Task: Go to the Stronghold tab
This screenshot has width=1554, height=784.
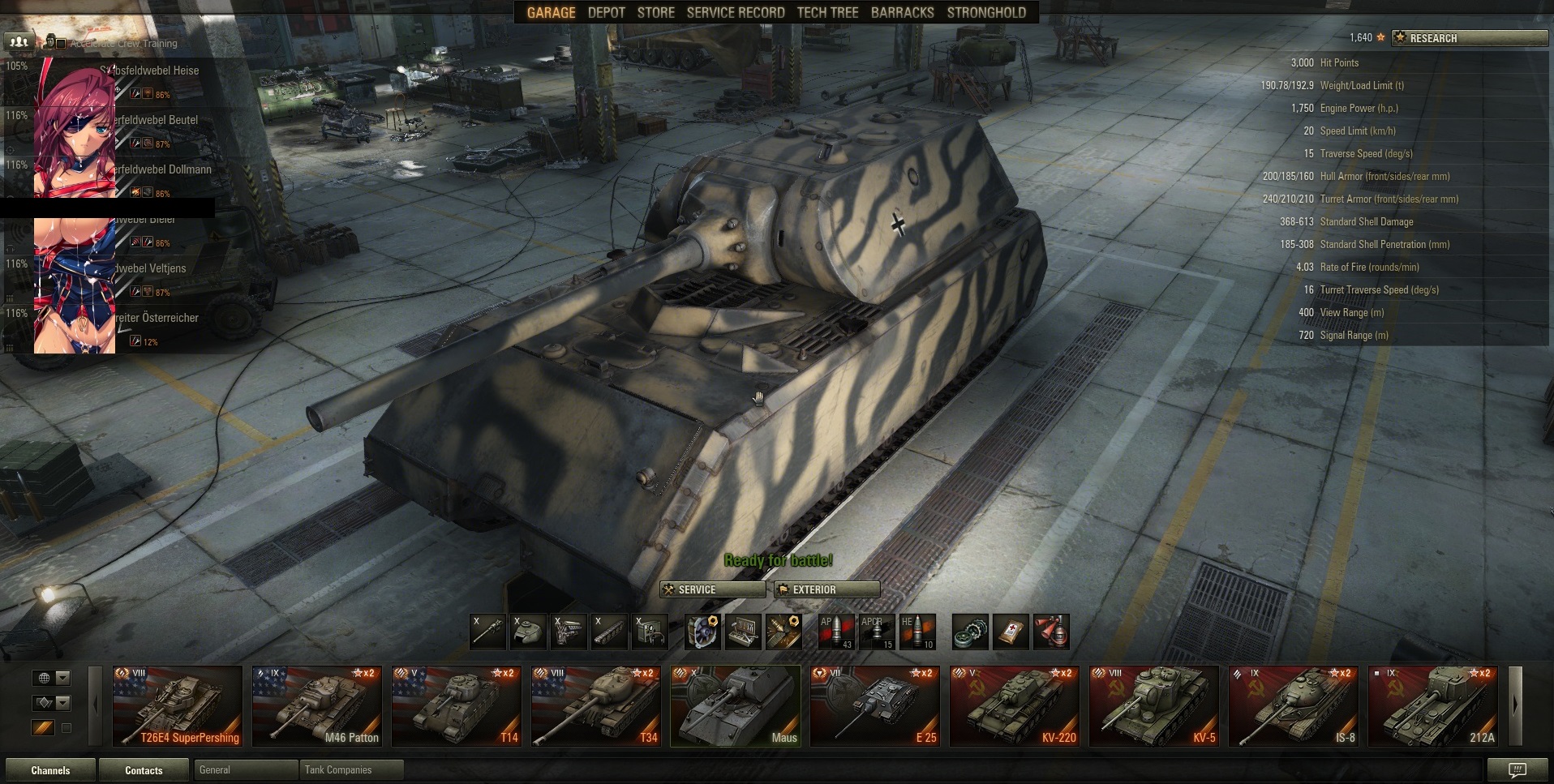Action: [x=986, y=12]
